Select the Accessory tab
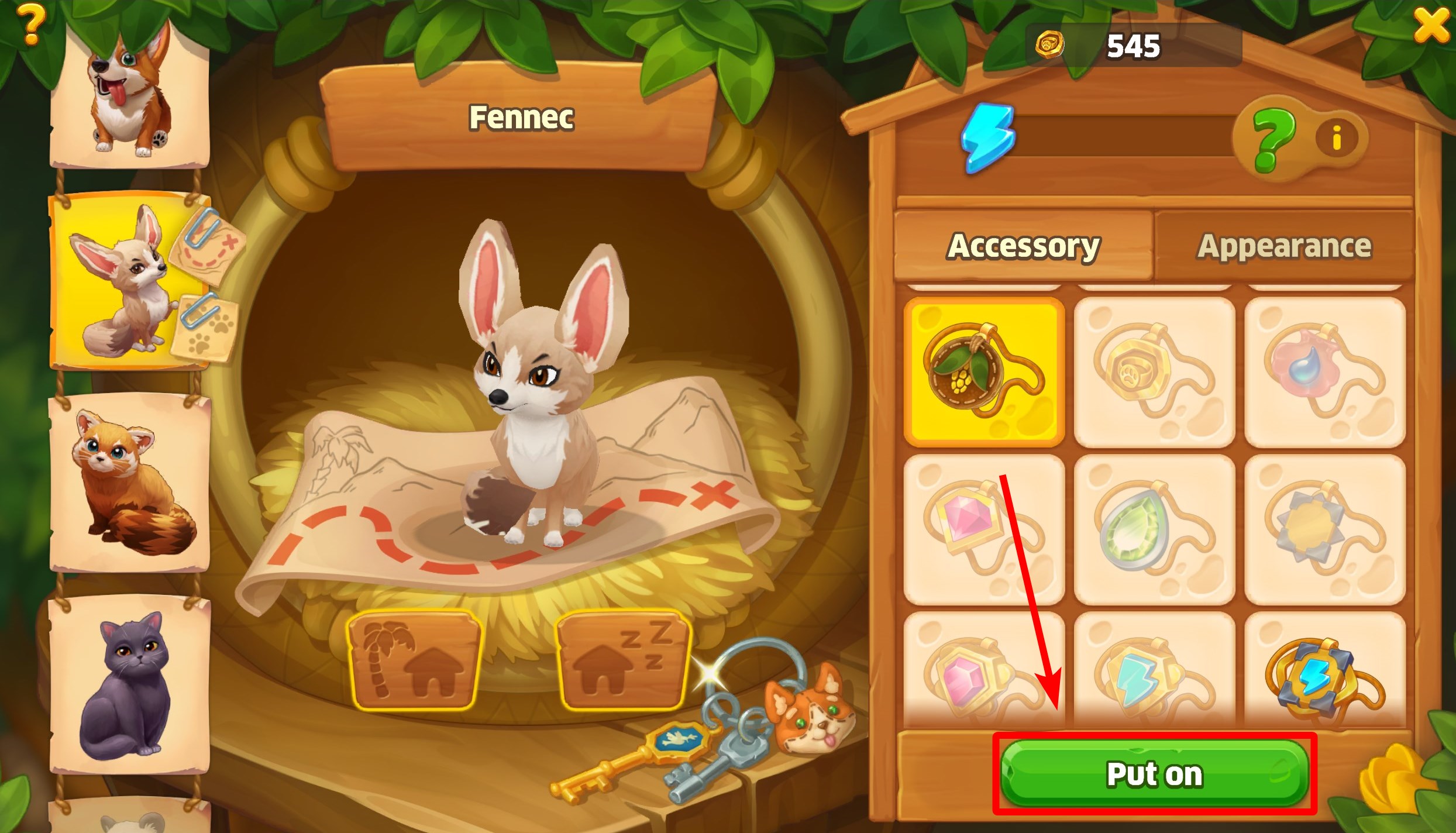The image size is (1456, 833). click(x=1024, y=246)
